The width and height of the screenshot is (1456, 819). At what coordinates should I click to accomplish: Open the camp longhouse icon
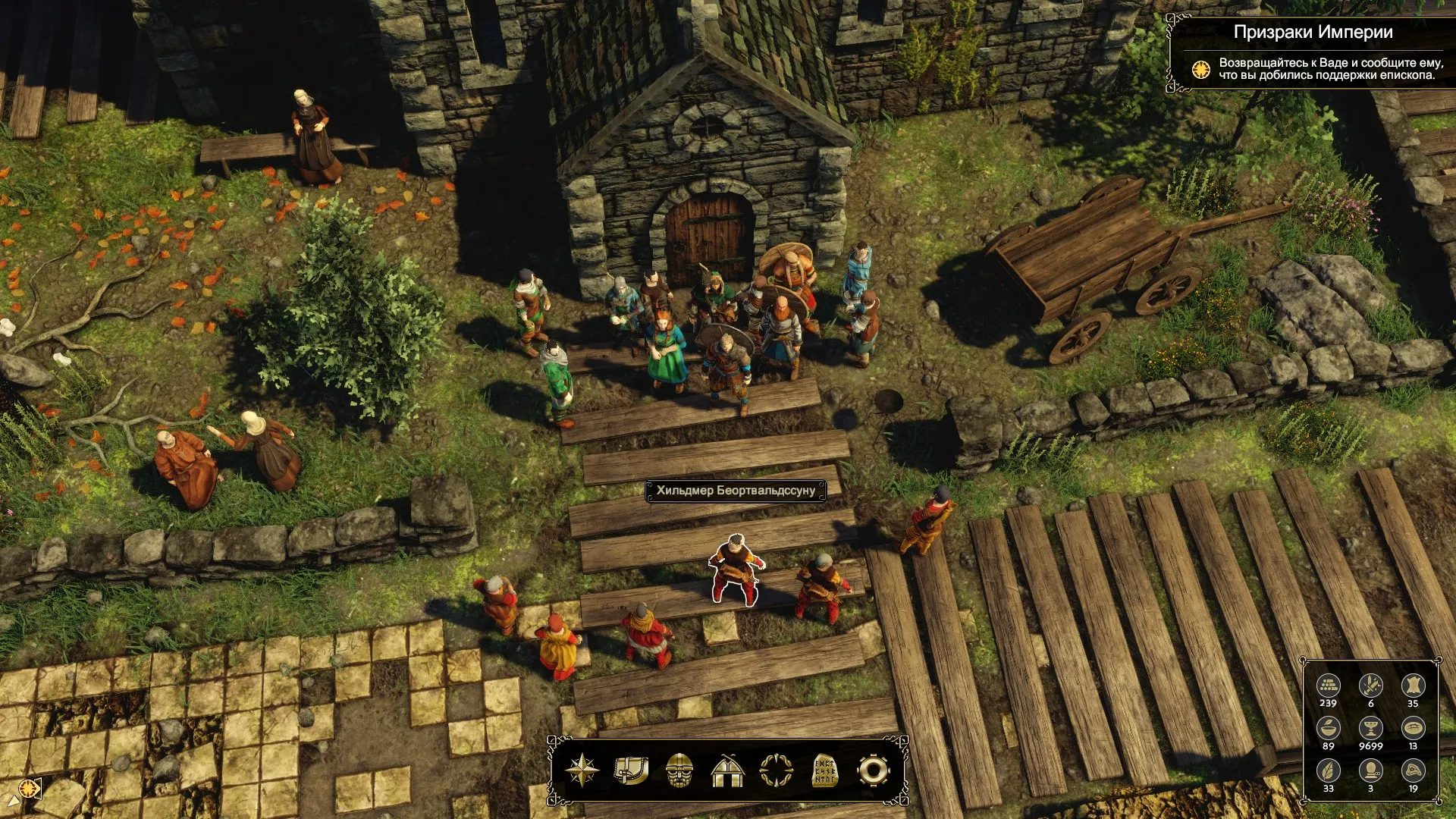tap(728, 770)
